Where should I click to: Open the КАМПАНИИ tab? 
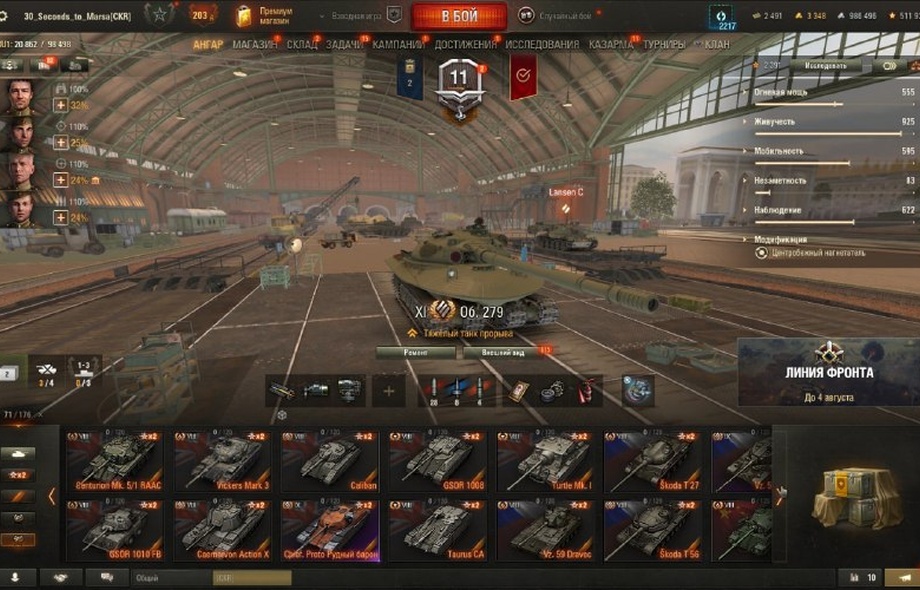[x=398, y=45]
